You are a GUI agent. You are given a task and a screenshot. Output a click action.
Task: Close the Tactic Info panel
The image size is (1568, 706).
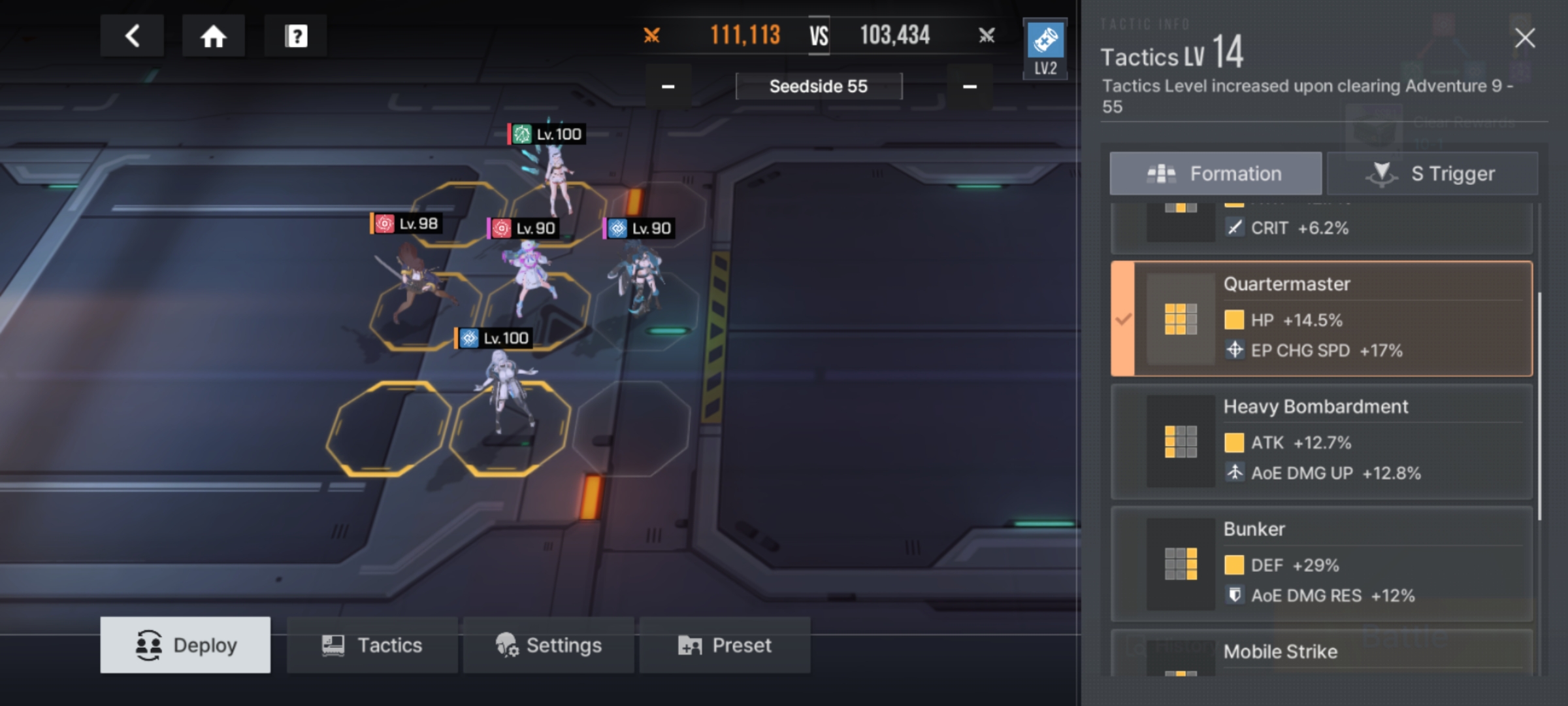(1525, 39)
